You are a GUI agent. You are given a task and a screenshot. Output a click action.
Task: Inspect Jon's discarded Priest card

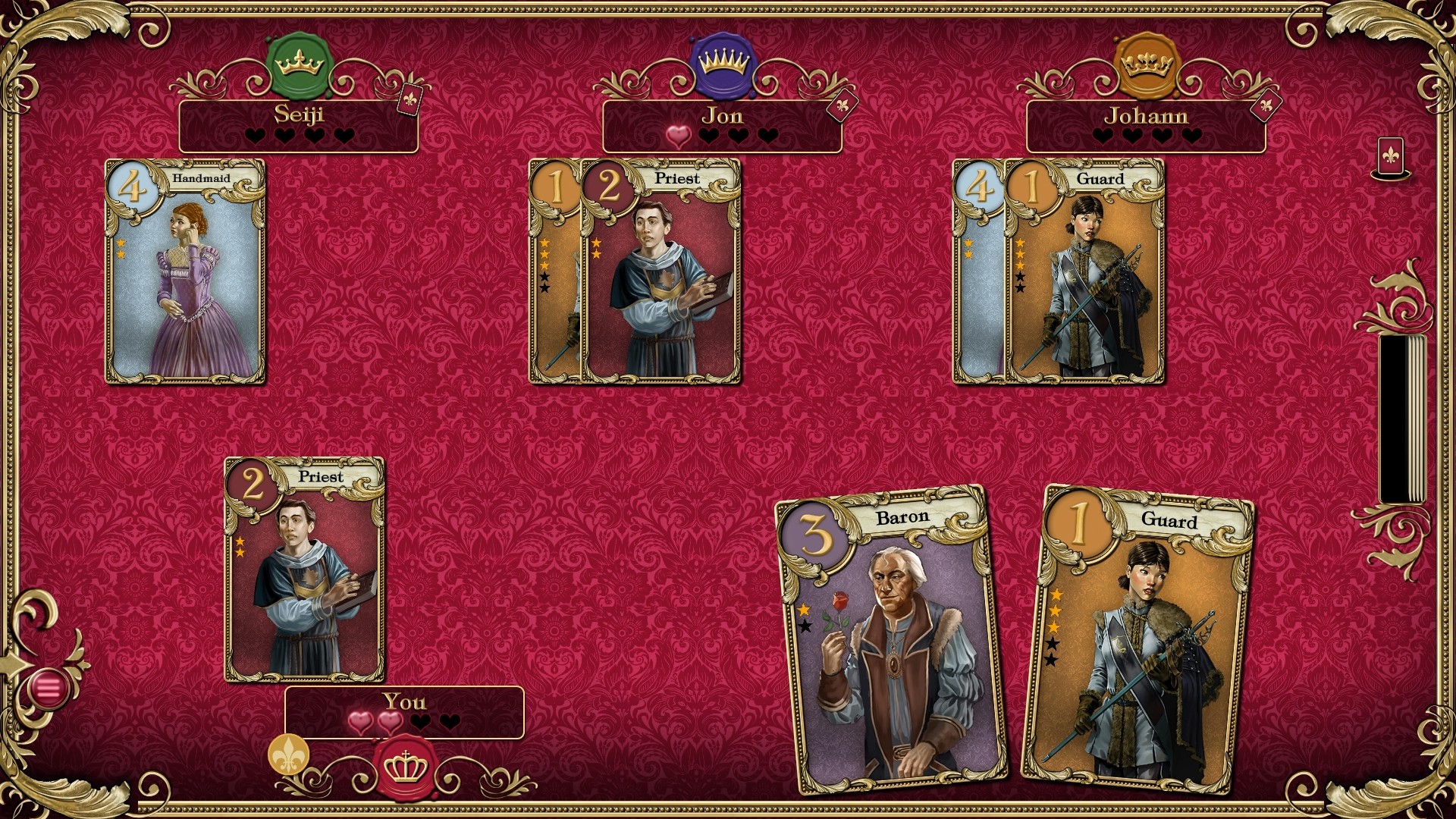[661, 271]
